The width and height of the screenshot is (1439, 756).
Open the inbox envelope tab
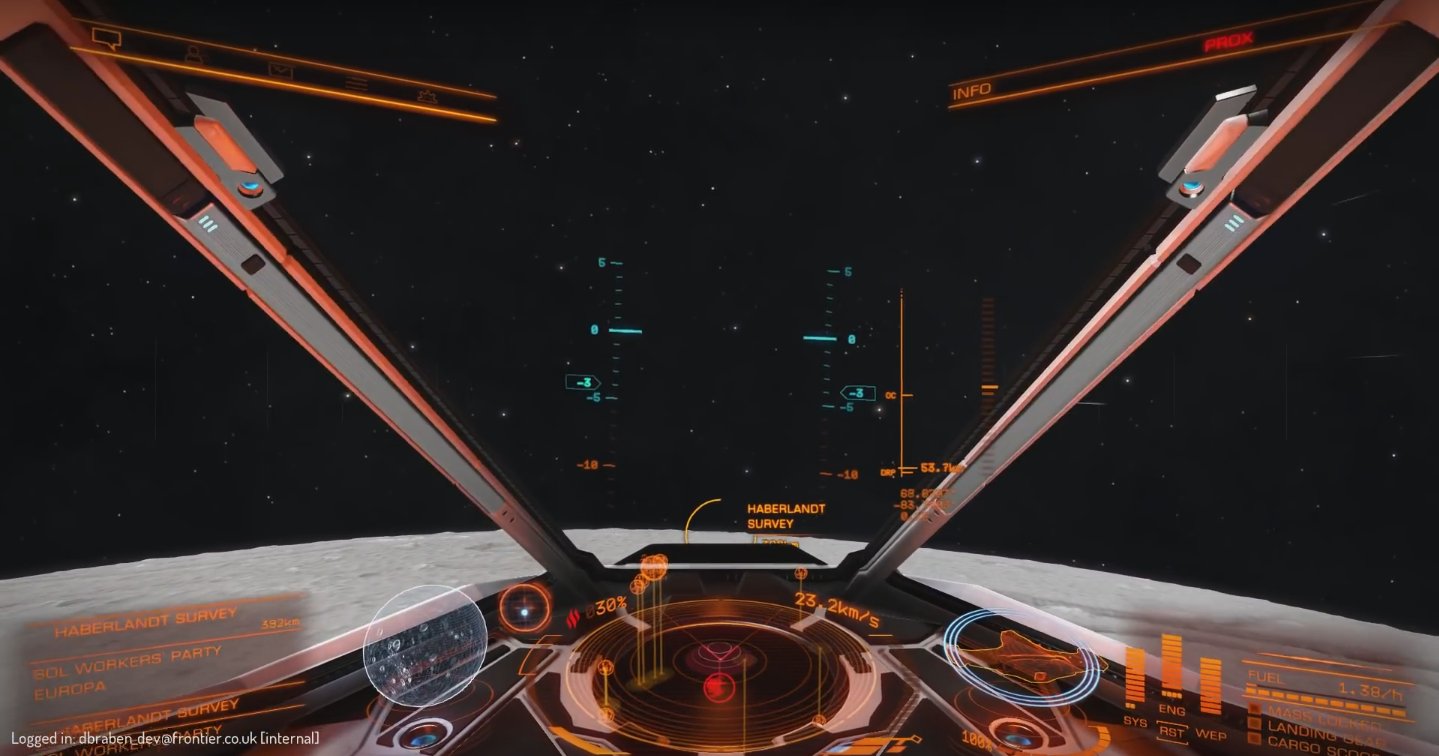pyautogui.click(x=279, y=71)
